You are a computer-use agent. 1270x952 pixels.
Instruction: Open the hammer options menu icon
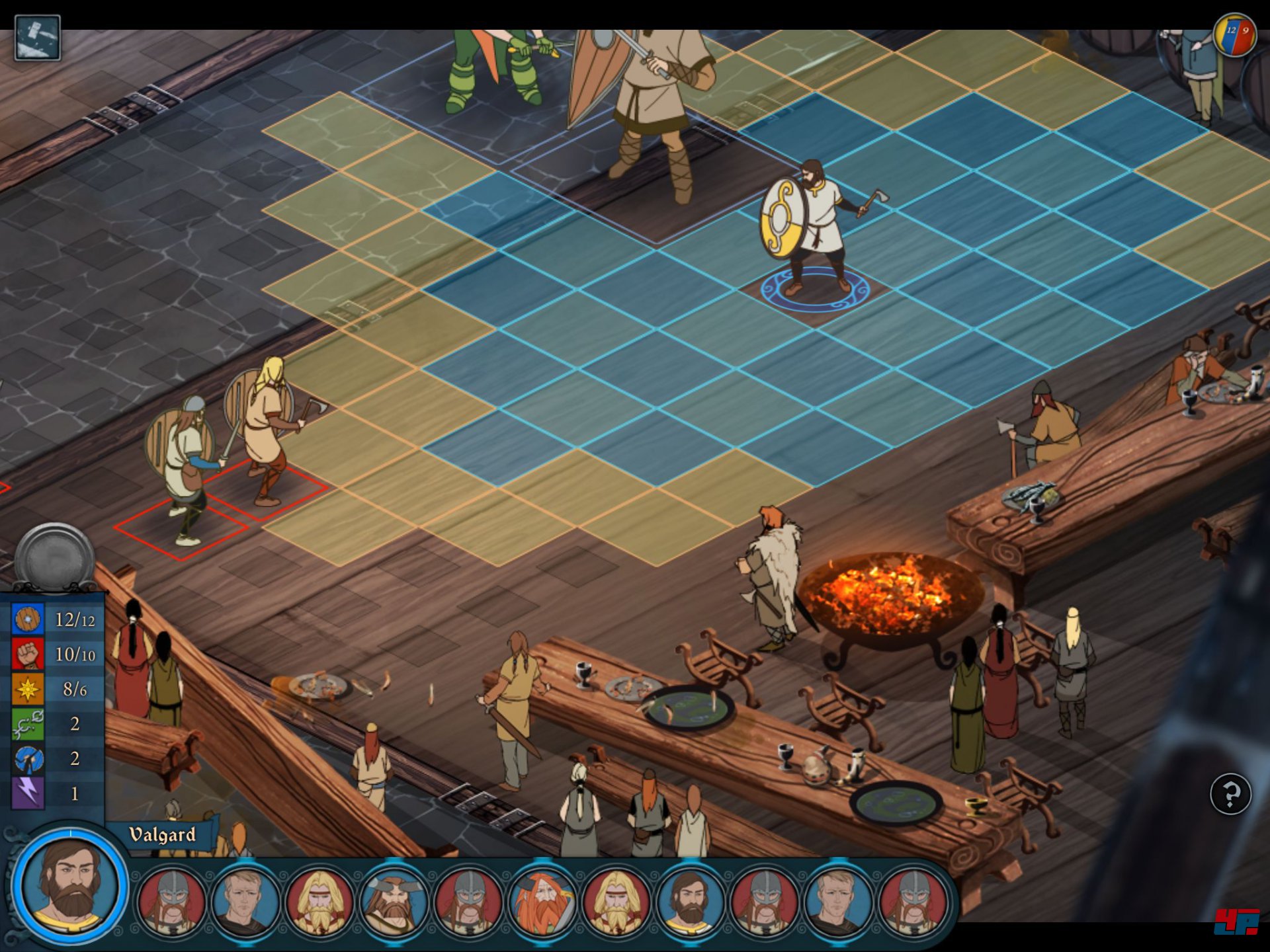[x=37, y=38]
